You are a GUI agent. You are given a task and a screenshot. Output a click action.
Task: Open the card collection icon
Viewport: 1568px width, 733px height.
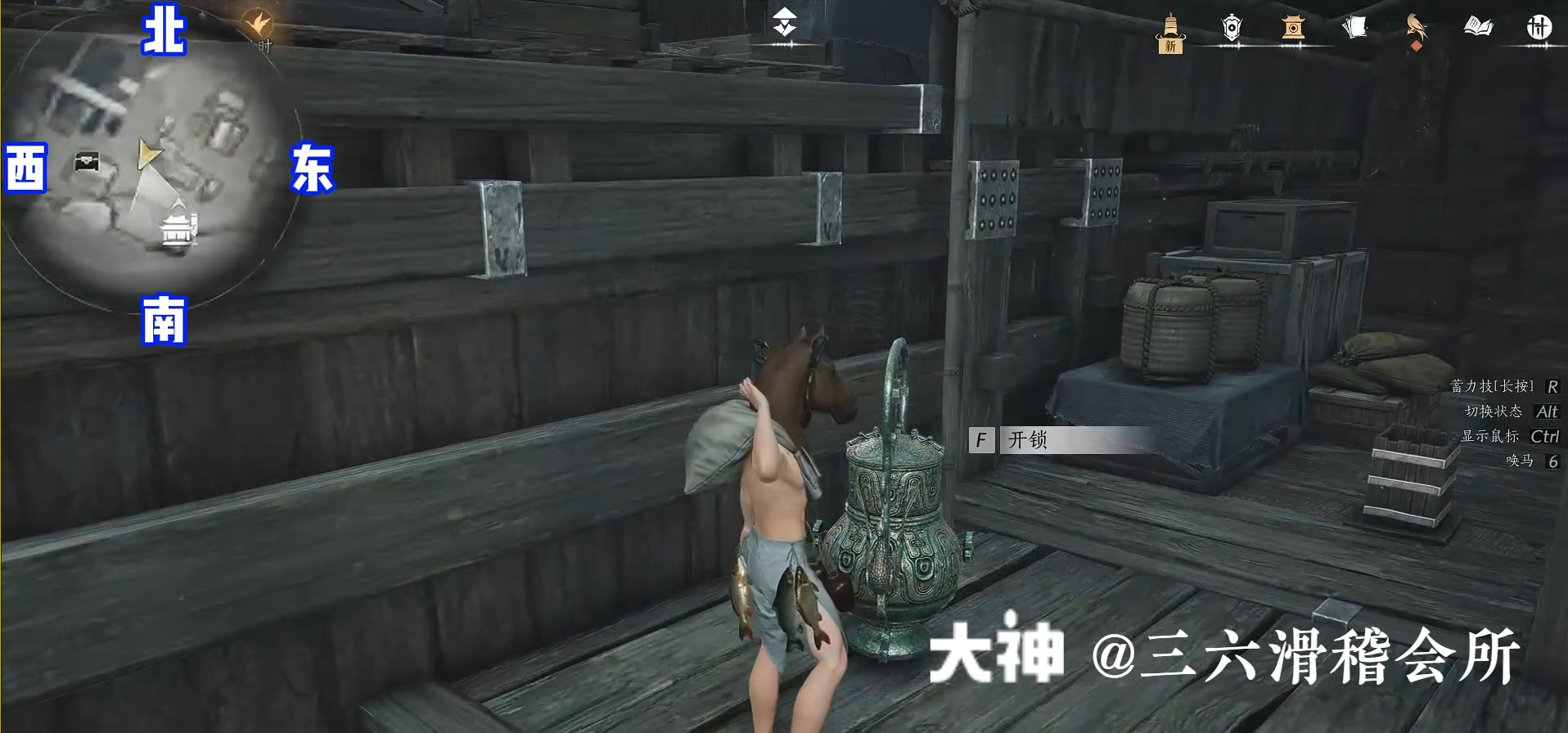click(1356, 27)
